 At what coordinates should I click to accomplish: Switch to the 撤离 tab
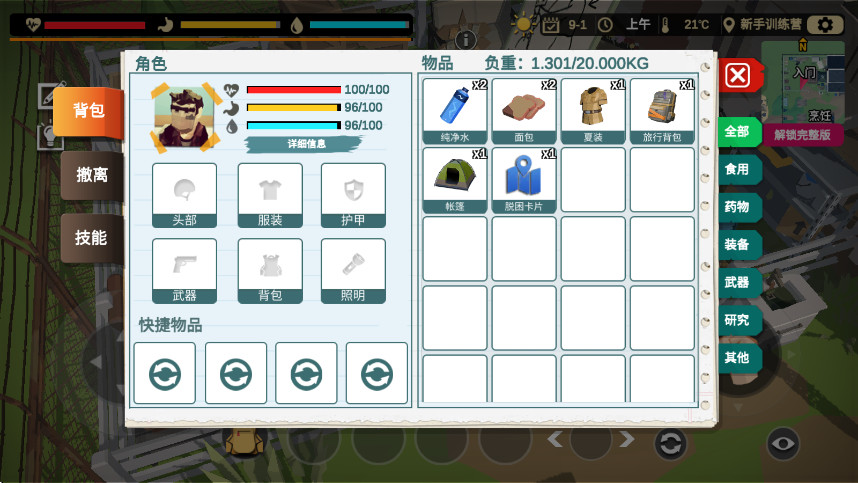click(x=92, y=175)
